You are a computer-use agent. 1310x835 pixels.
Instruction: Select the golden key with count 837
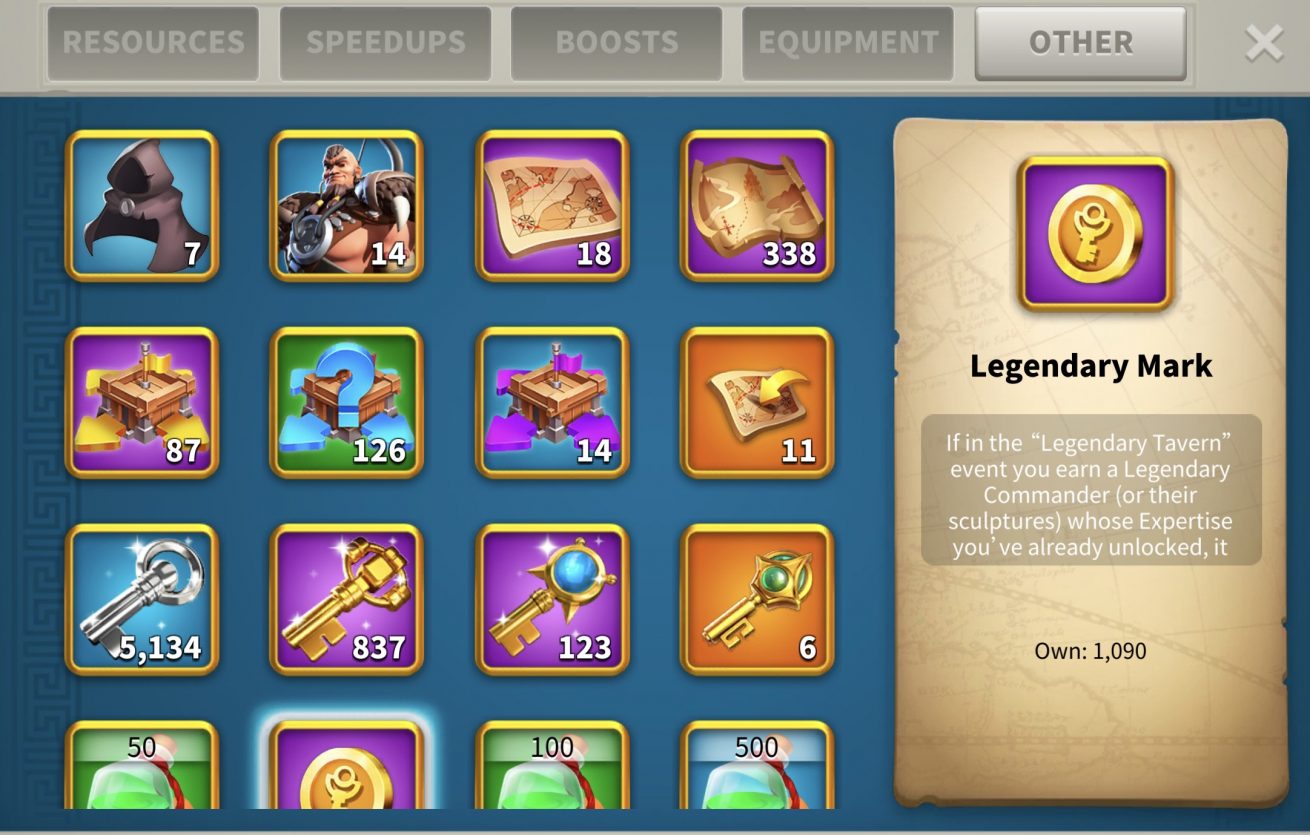coord(347,599)
